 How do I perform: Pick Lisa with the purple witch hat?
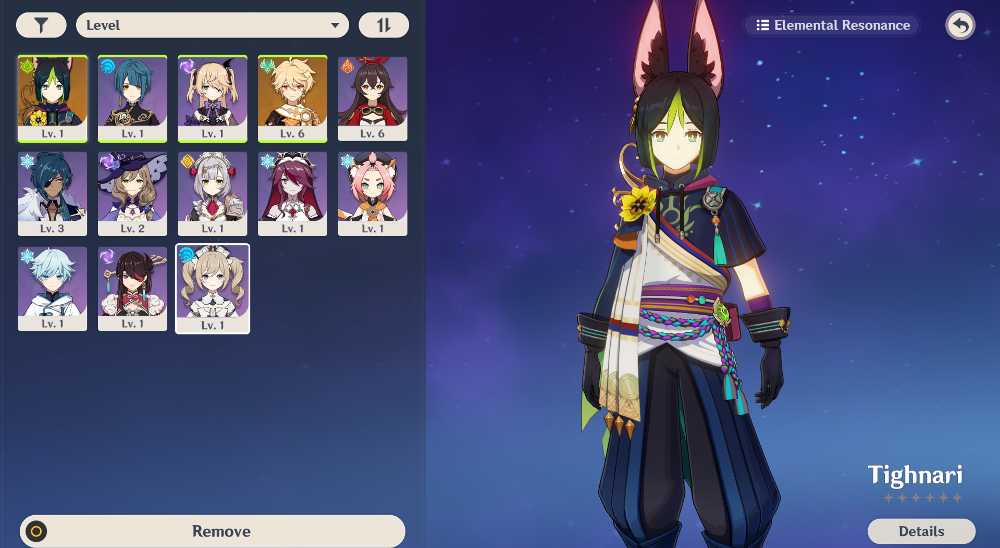pos(133,193)
